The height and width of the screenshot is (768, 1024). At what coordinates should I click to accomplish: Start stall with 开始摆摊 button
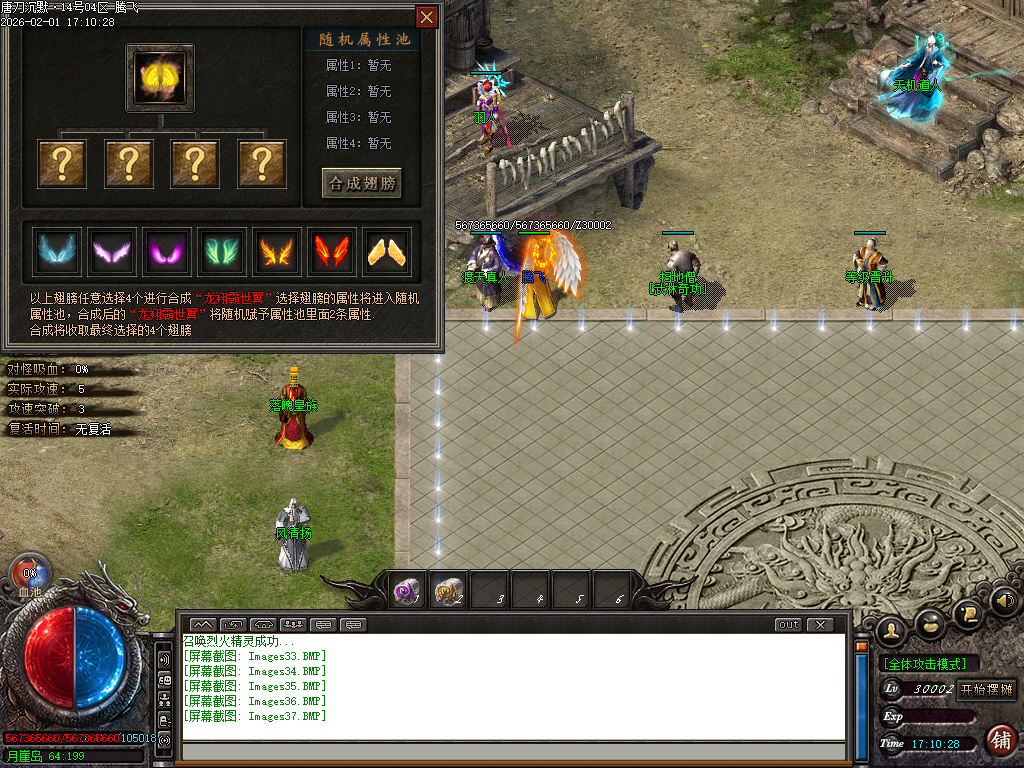coord(987,690)
